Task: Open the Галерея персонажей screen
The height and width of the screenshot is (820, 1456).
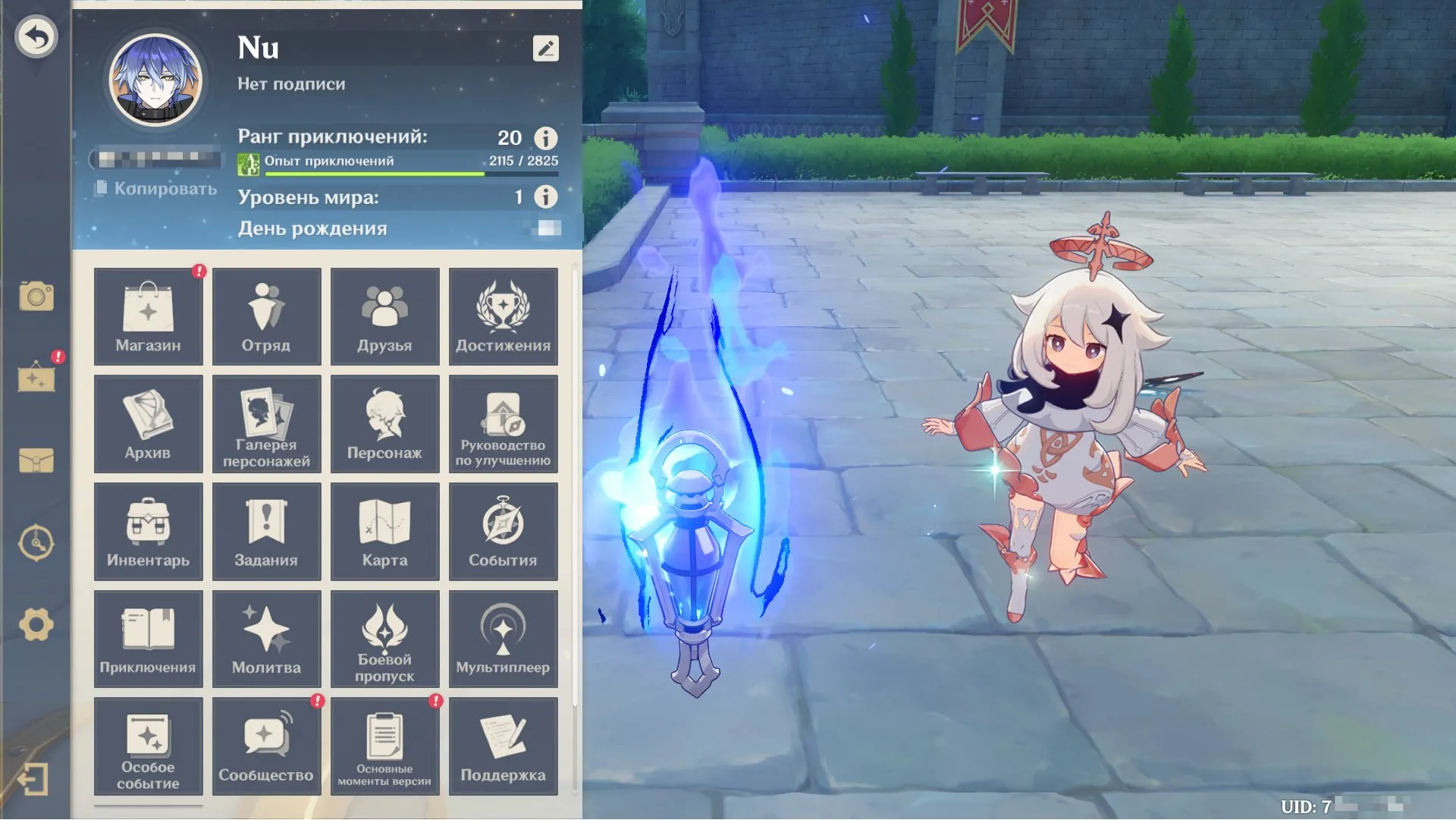Action: click(x=266, y=424)
